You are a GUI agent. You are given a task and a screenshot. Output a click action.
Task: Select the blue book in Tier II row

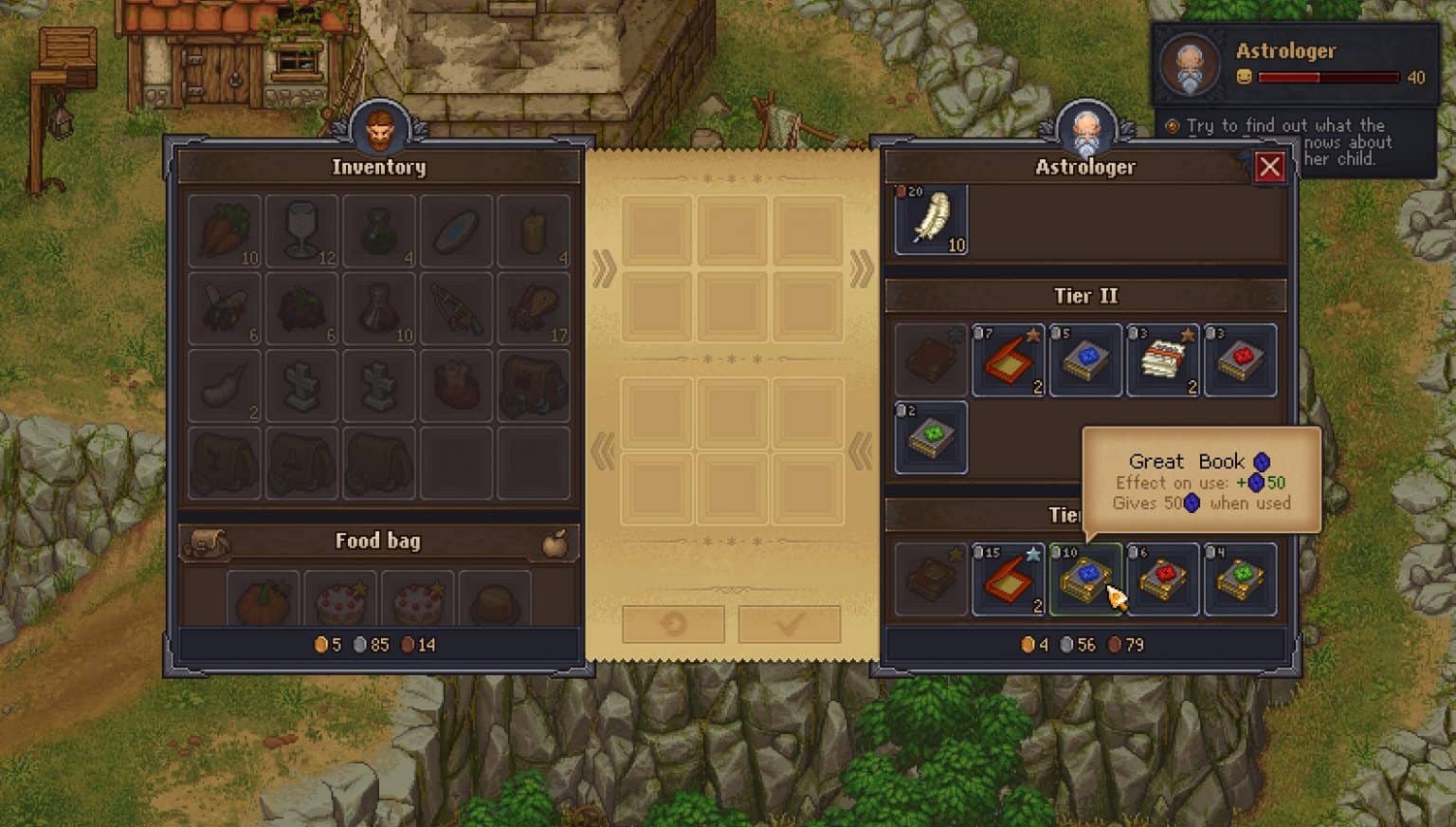coord(1085,358)
